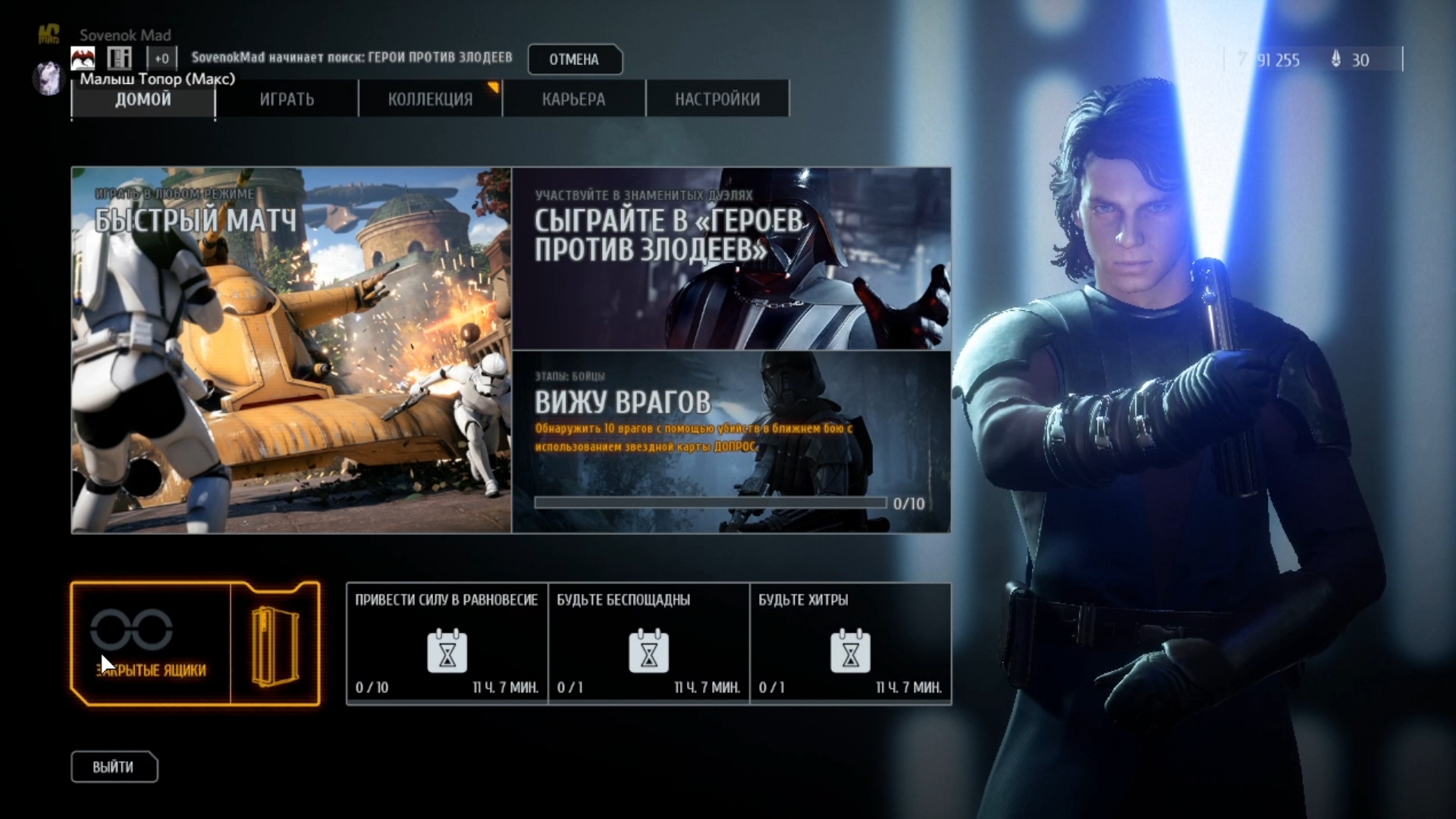The image size is (1456, 819).
Task: Go to the КОЛЛЕКЦИЯ tab
Action: 430,99
